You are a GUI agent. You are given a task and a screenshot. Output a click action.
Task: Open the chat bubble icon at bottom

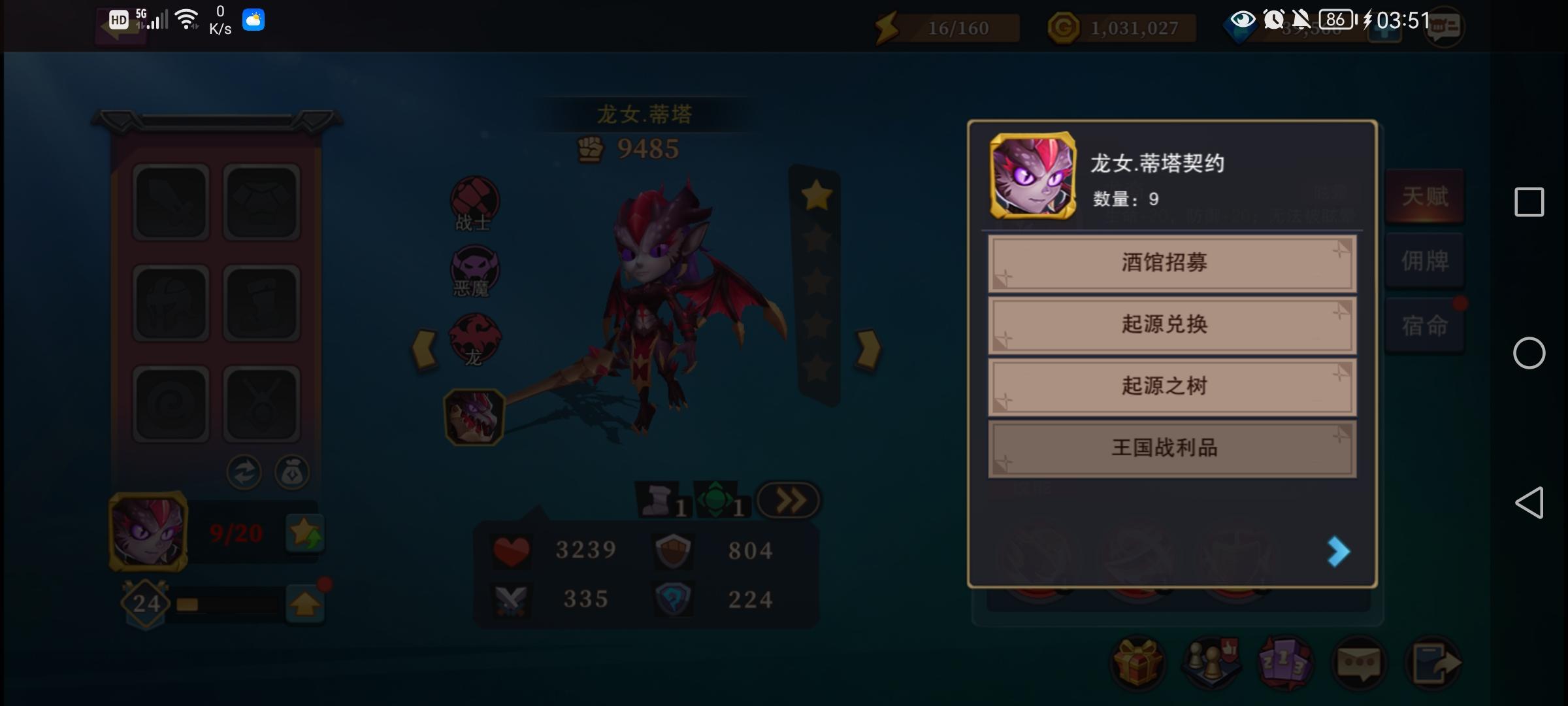point(1359,664)
